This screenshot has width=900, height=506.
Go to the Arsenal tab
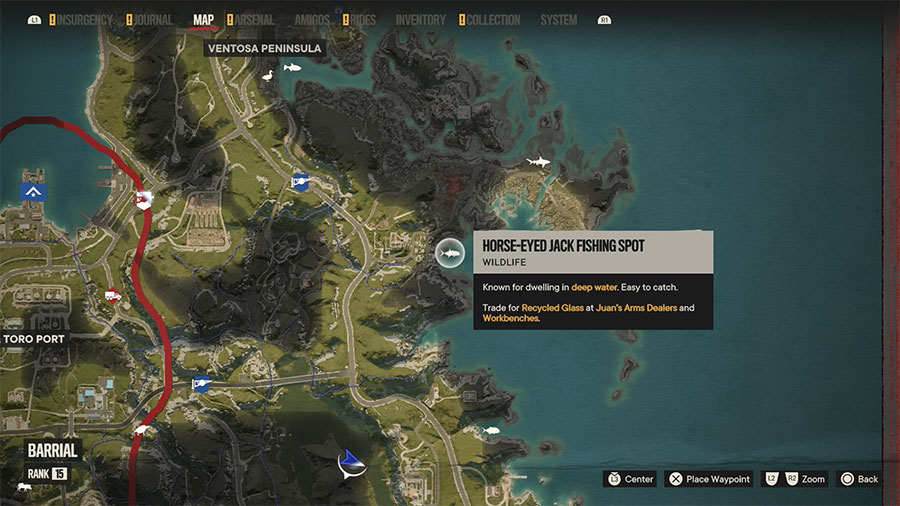click(254, 20)
